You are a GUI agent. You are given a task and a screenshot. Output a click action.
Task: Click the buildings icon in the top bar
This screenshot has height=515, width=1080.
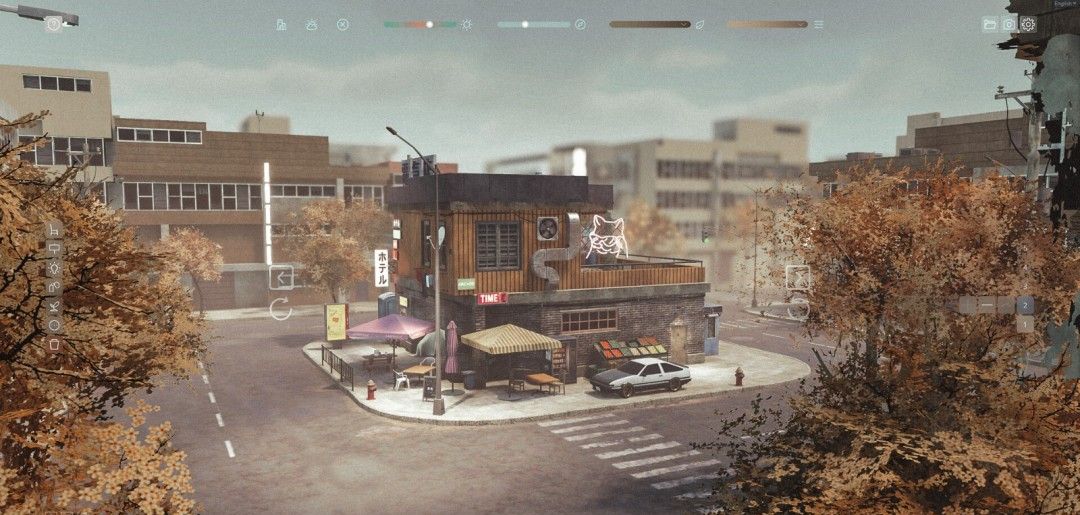click(x=281, y=24)
